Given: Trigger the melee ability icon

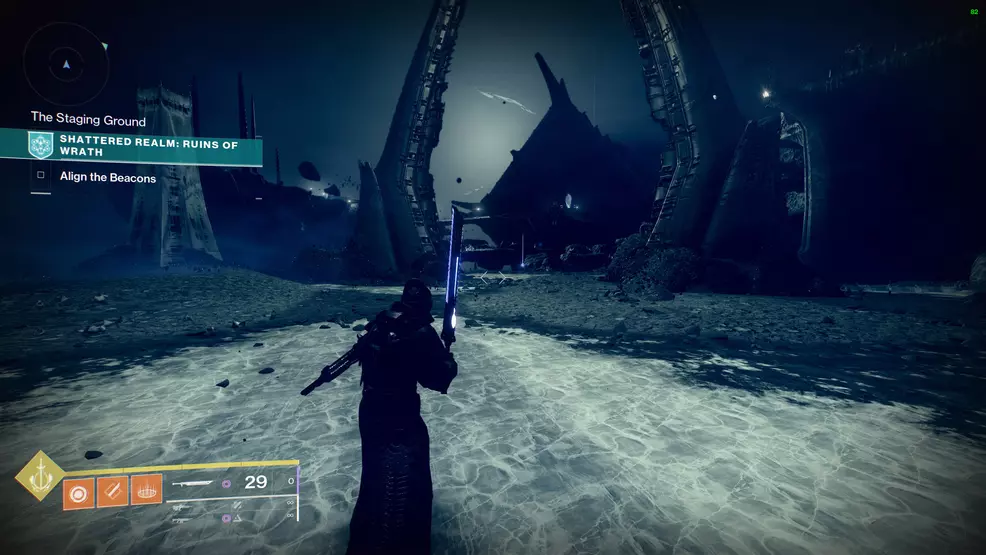Looking at the screenshot, I should coord(112,491).
